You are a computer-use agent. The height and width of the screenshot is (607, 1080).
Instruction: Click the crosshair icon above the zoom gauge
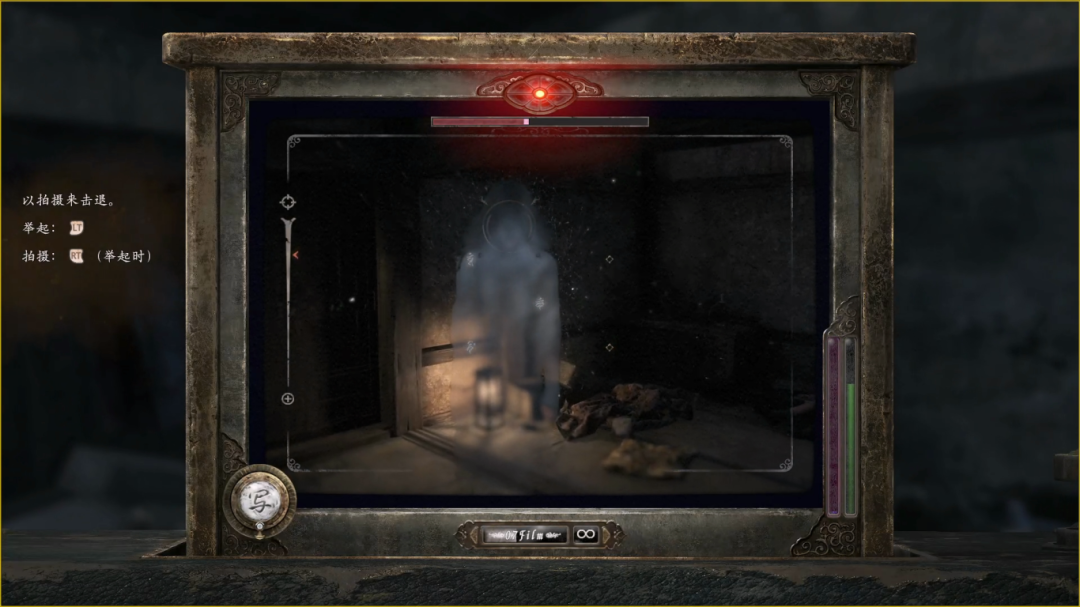288,202
